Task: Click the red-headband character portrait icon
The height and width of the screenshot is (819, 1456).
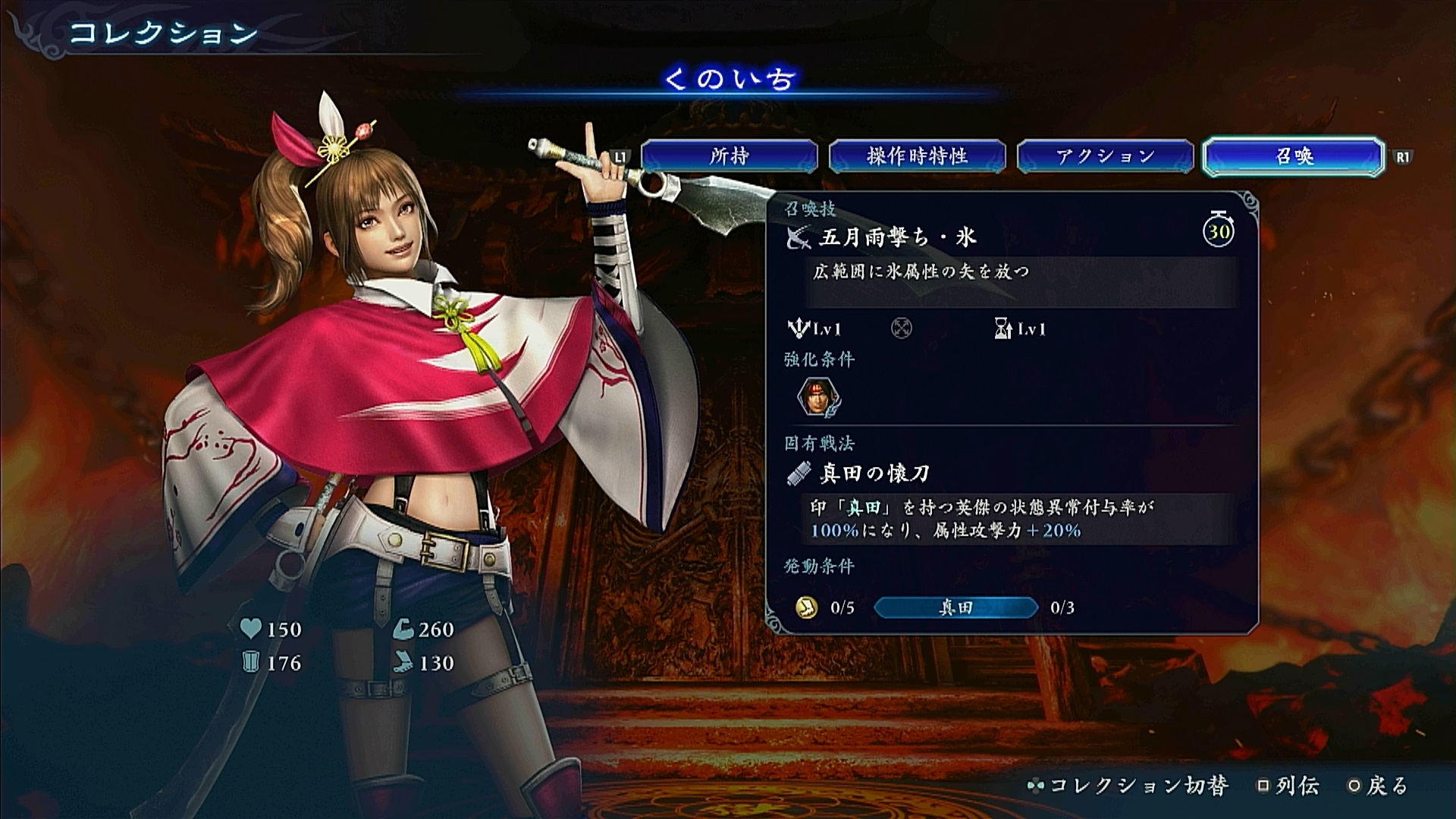Action: point(817,397)
